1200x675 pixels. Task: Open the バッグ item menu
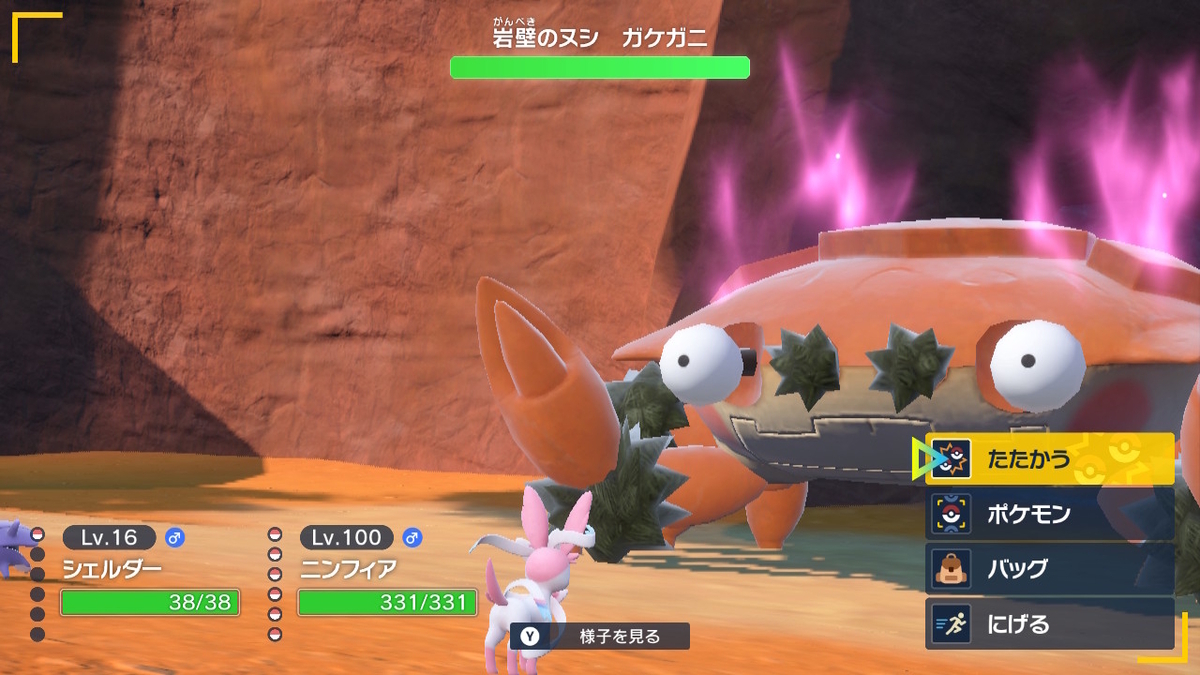(1049, 569)
